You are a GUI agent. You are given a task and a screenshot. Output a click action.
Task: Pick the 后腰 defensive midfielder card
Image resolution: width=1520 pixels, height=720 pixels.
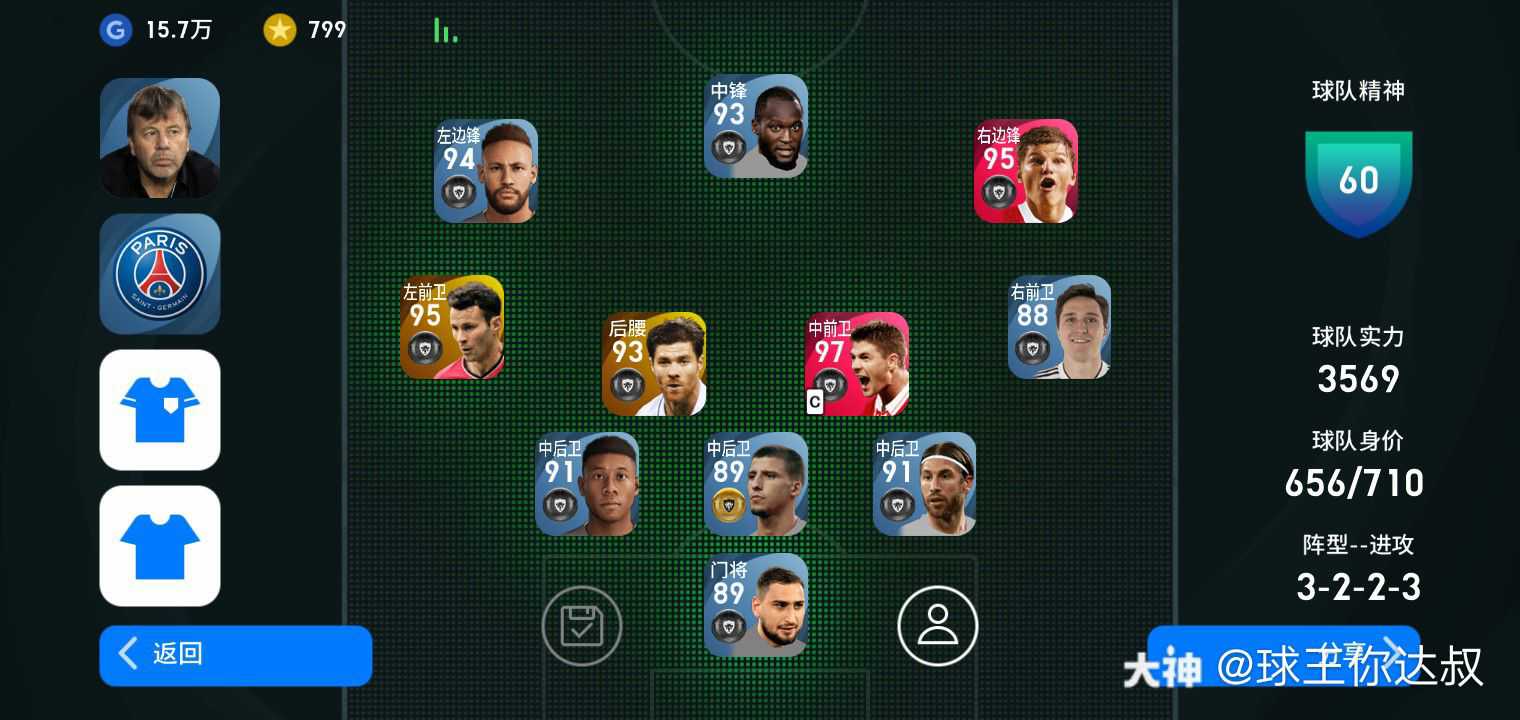point(654,364)
